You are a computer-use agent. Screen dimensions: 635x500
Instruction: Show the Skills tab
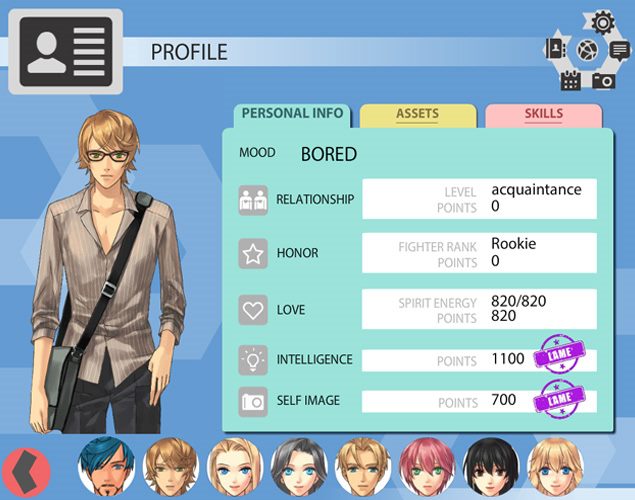[543, 115]
